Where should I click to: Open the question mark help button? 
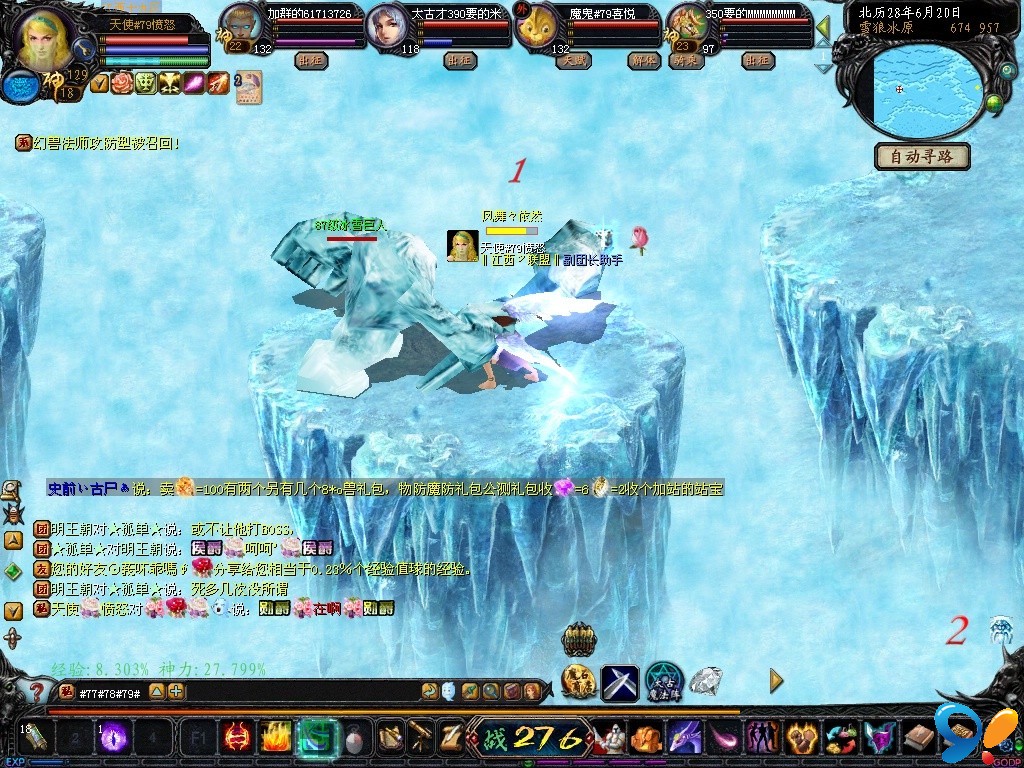(x=36, y=691)
